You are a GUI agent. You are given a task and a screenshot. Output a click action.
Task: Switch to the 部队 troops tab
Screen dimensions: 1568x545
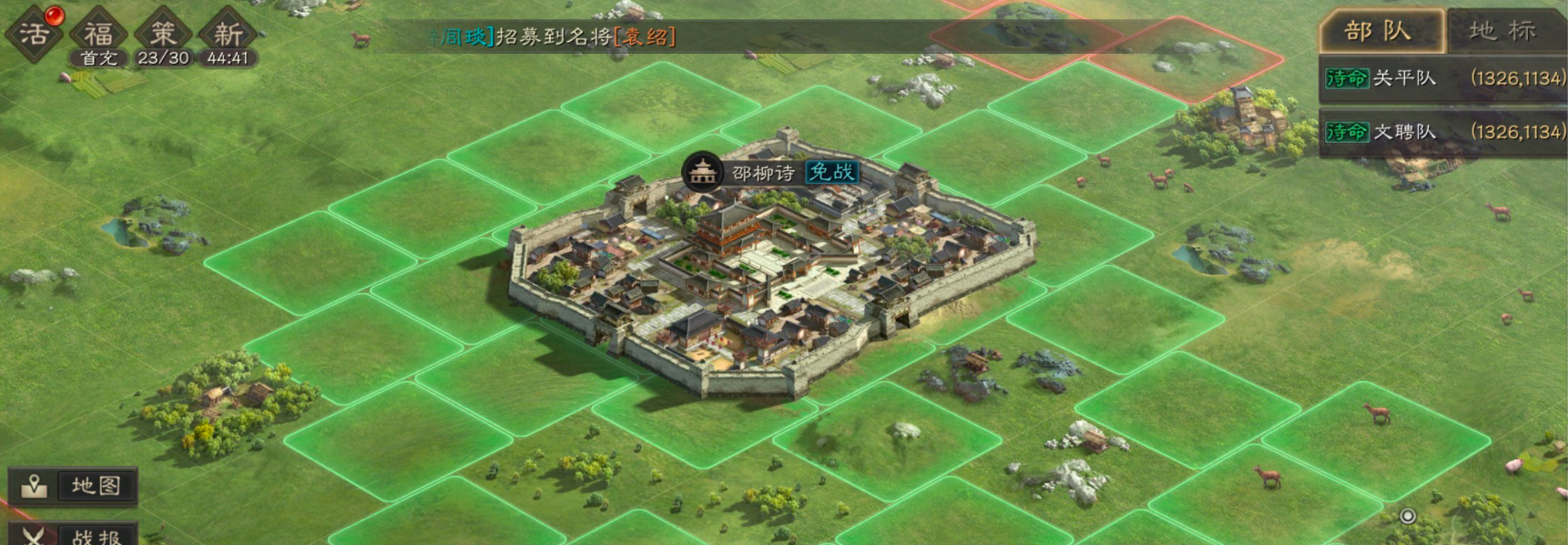tap(1380, 31)
